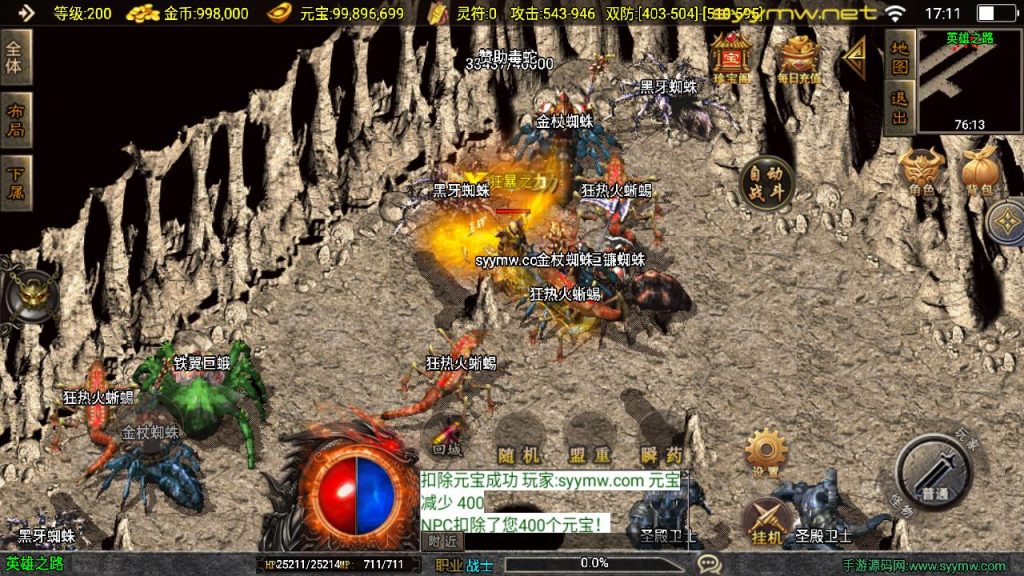Viewport: 1024px width, 576px height.
Task: Open the 地图 map
Action: click(x=900, y=58)
